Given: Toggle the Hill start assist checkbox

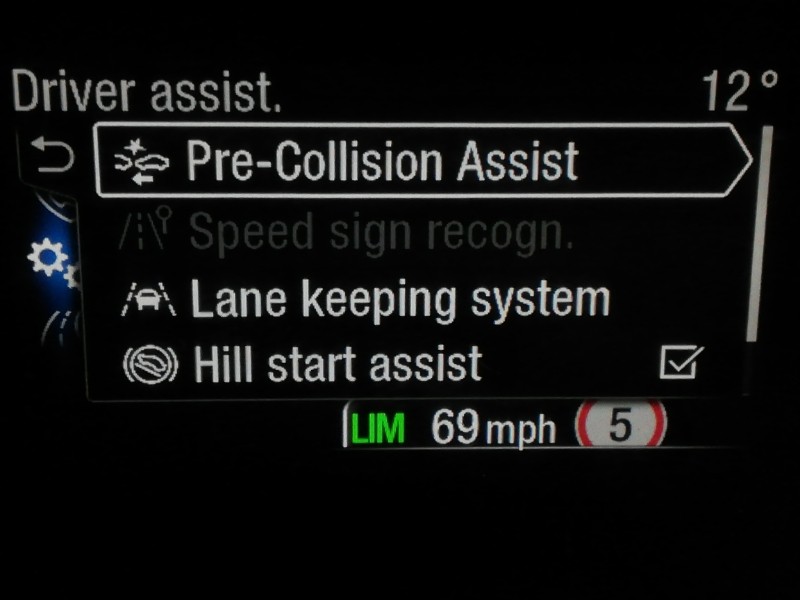Looking at the screenshot, I should 681,364.
